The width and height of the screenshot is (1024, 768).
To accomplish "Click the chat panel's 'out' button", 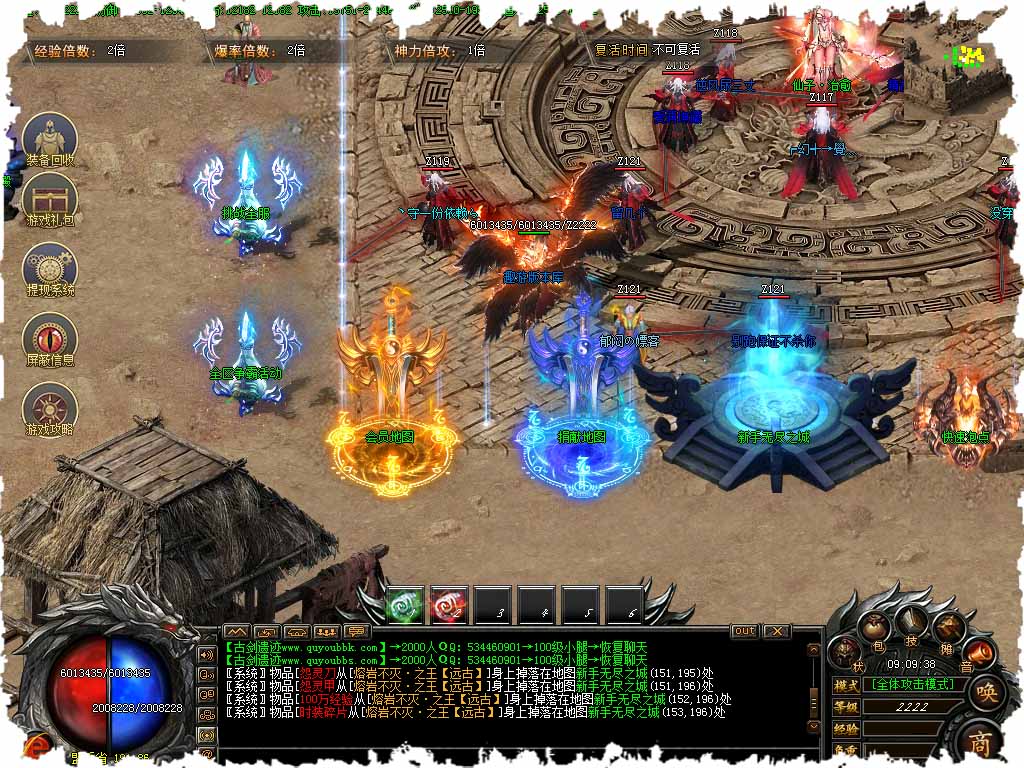I will 744,631.
